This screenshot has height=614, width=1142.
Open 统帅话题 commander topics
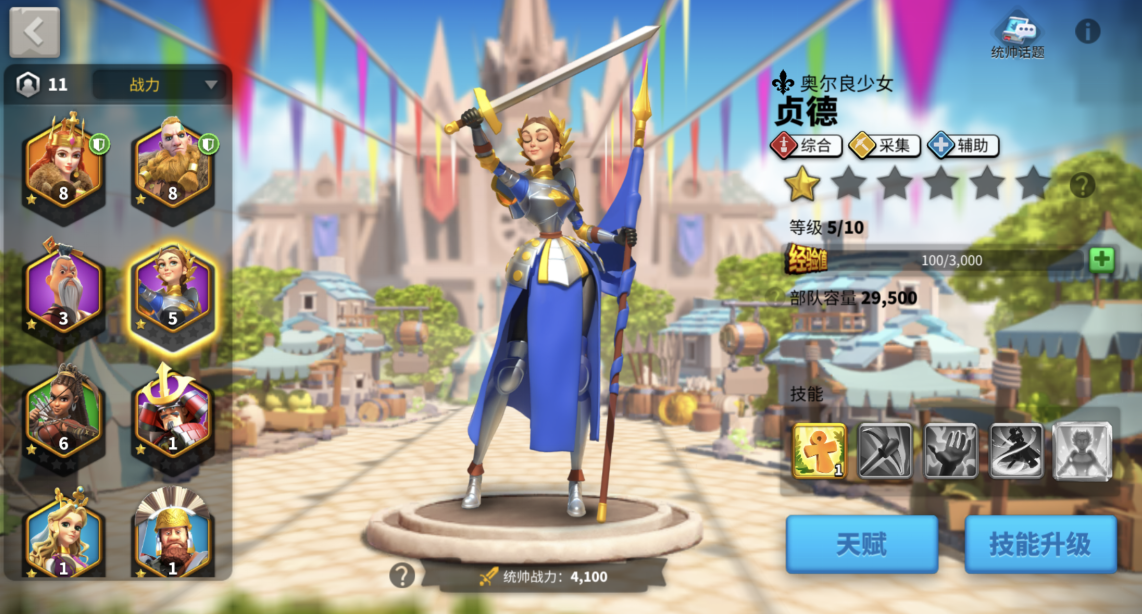[1017, 36]
